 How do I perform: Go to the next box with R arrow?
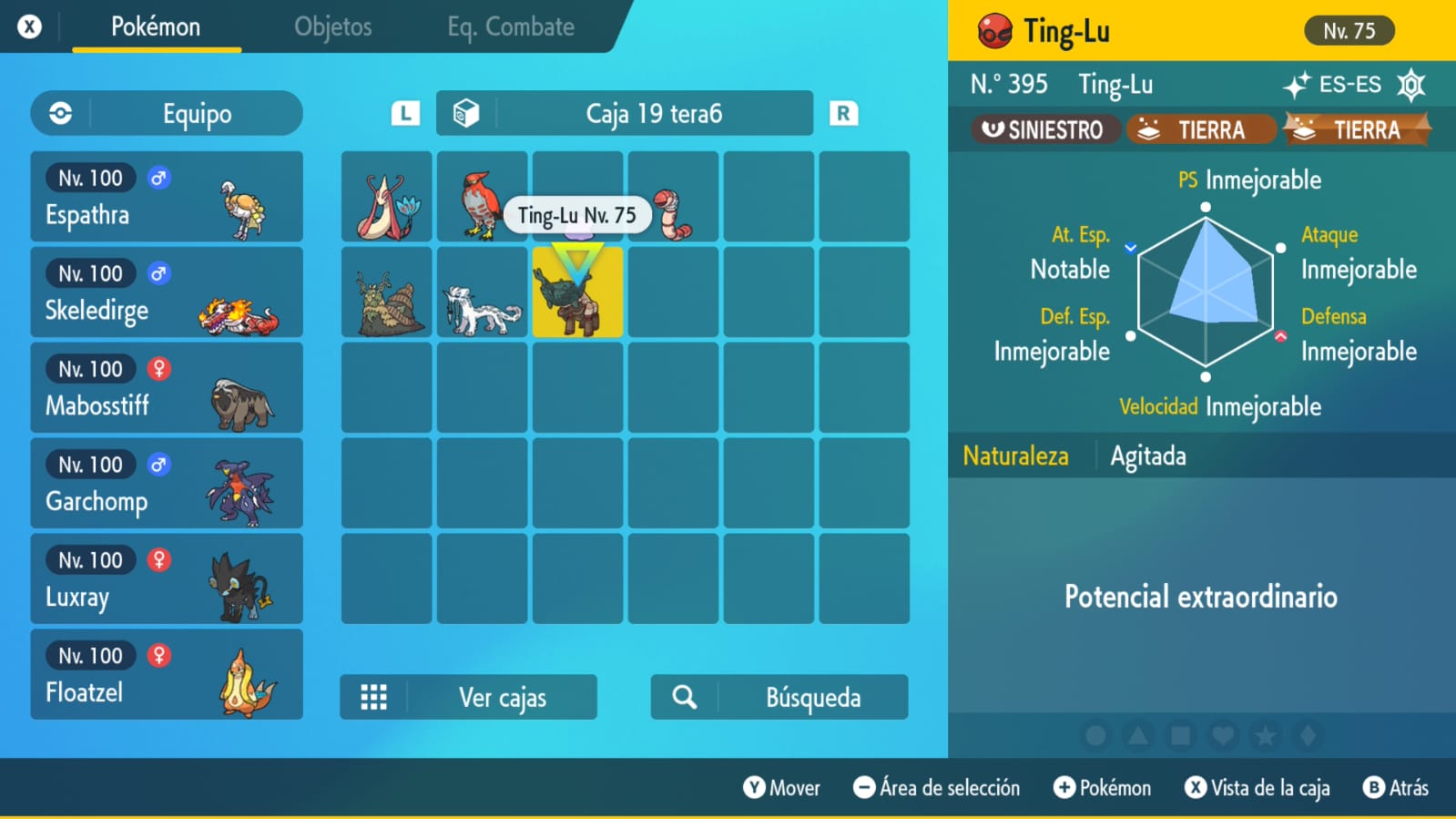843,114
